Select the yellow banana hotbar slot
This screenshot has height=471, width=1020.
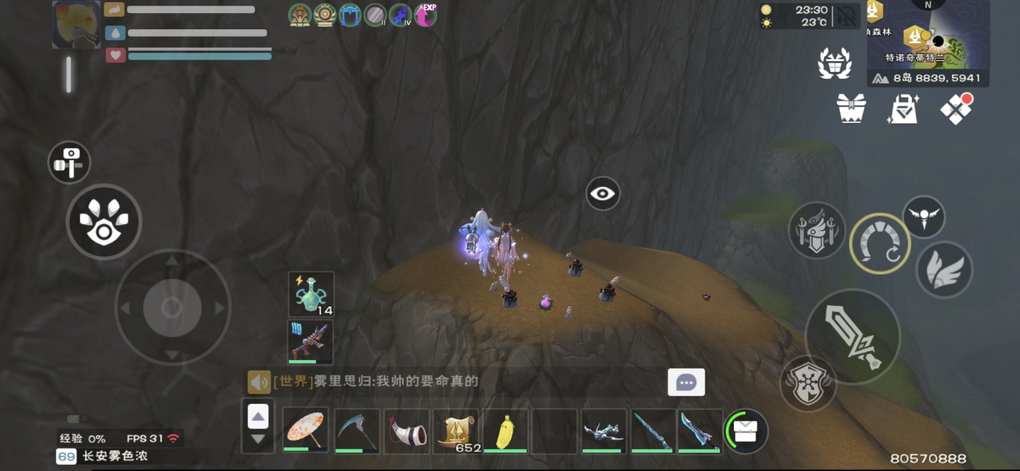click(505, 430)
